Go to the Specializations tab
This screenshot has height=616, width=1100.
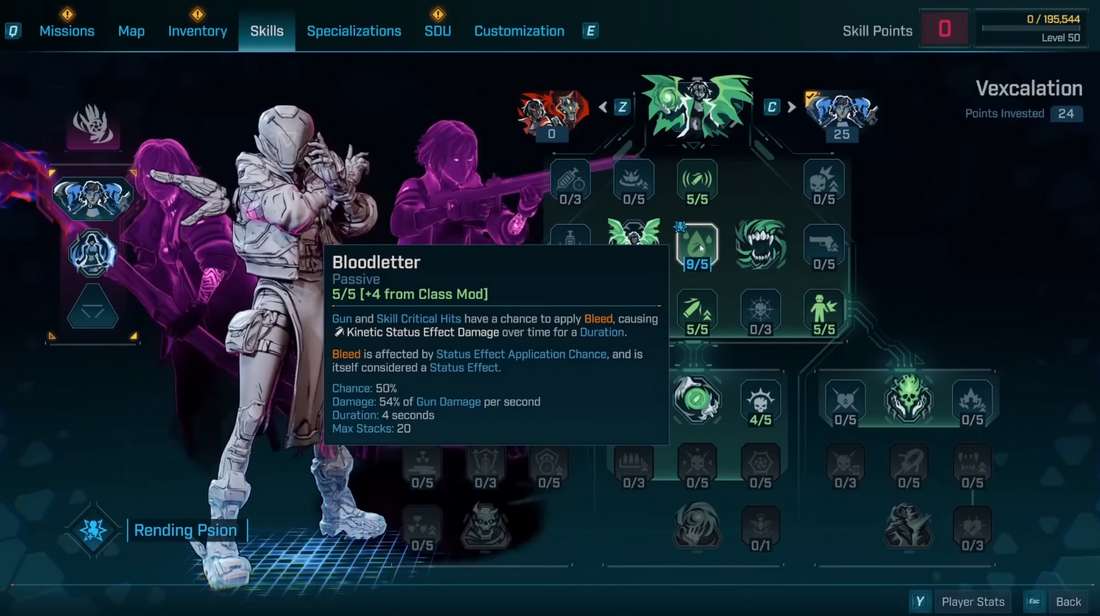[x=354, y=31]
